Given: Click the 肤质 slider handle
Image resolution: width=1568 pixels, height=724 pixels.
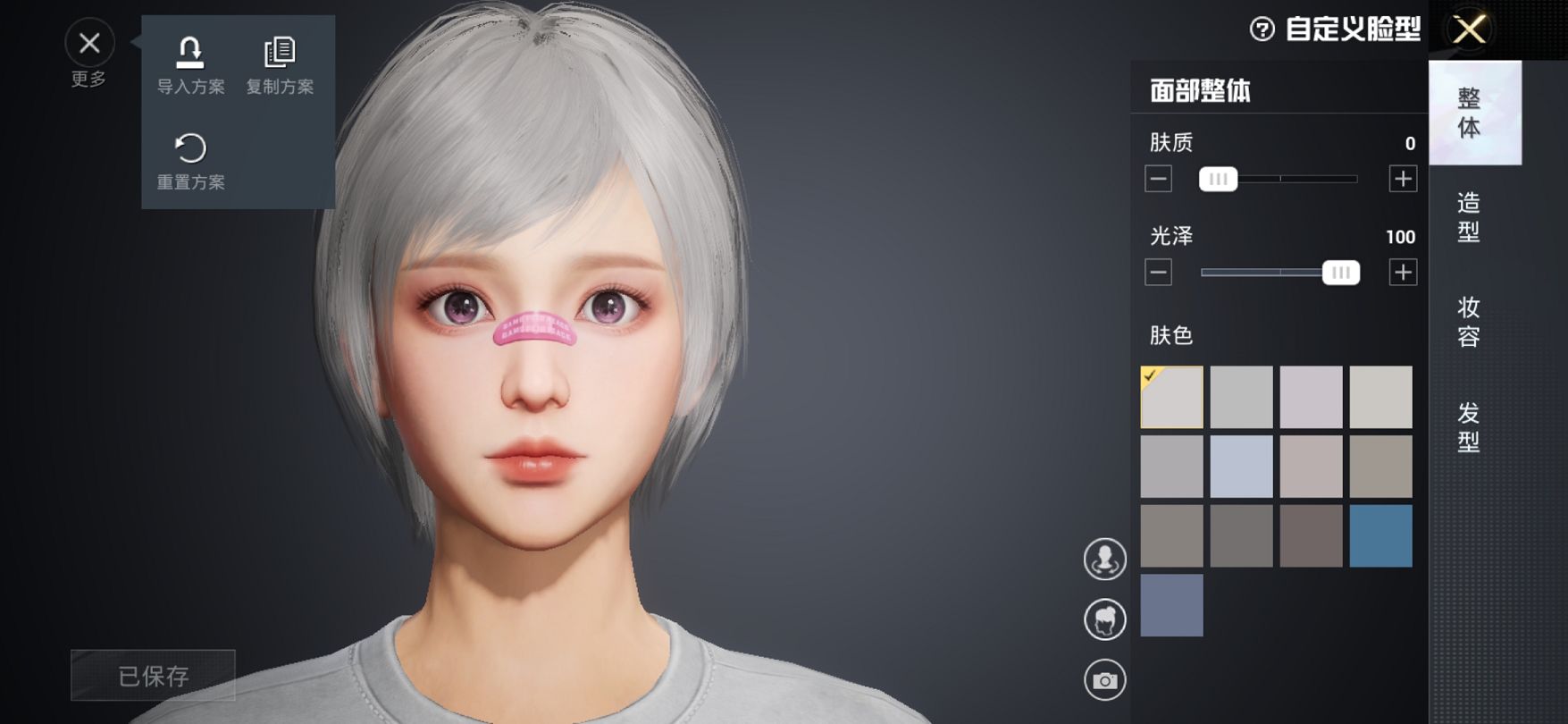Looking at the screenshot, I should click(1218, 179).
